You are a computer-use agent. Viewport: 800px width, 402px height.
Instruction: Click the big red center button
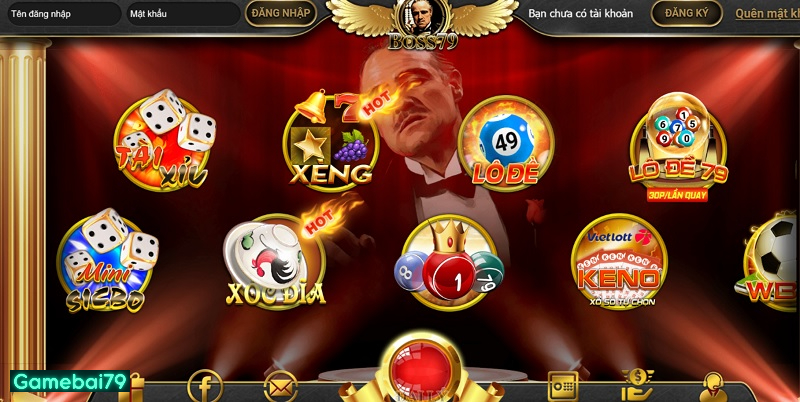(421, 370)
